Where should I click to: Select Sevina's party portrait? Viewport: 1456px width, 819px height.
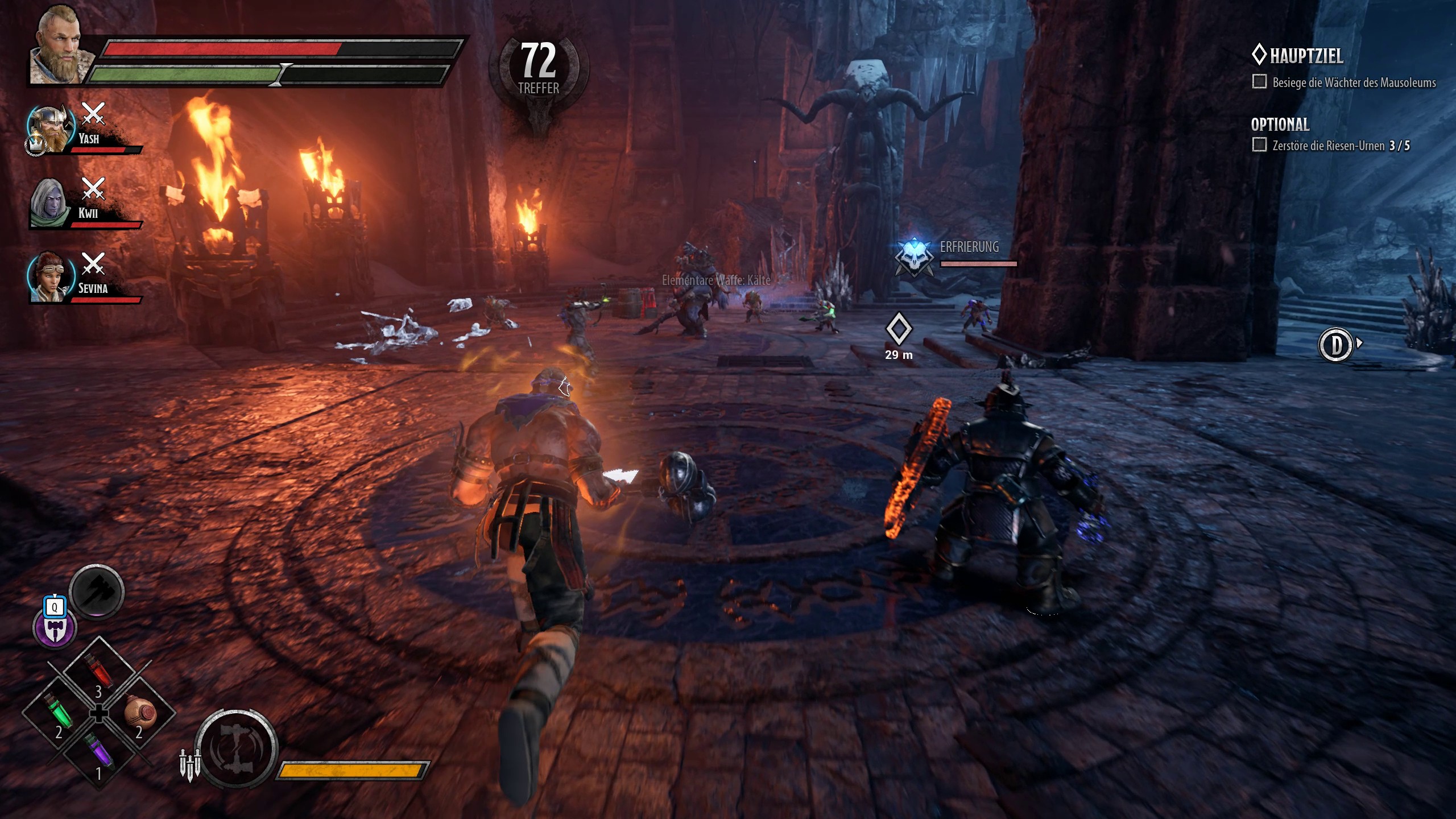[x=52, y=277]
